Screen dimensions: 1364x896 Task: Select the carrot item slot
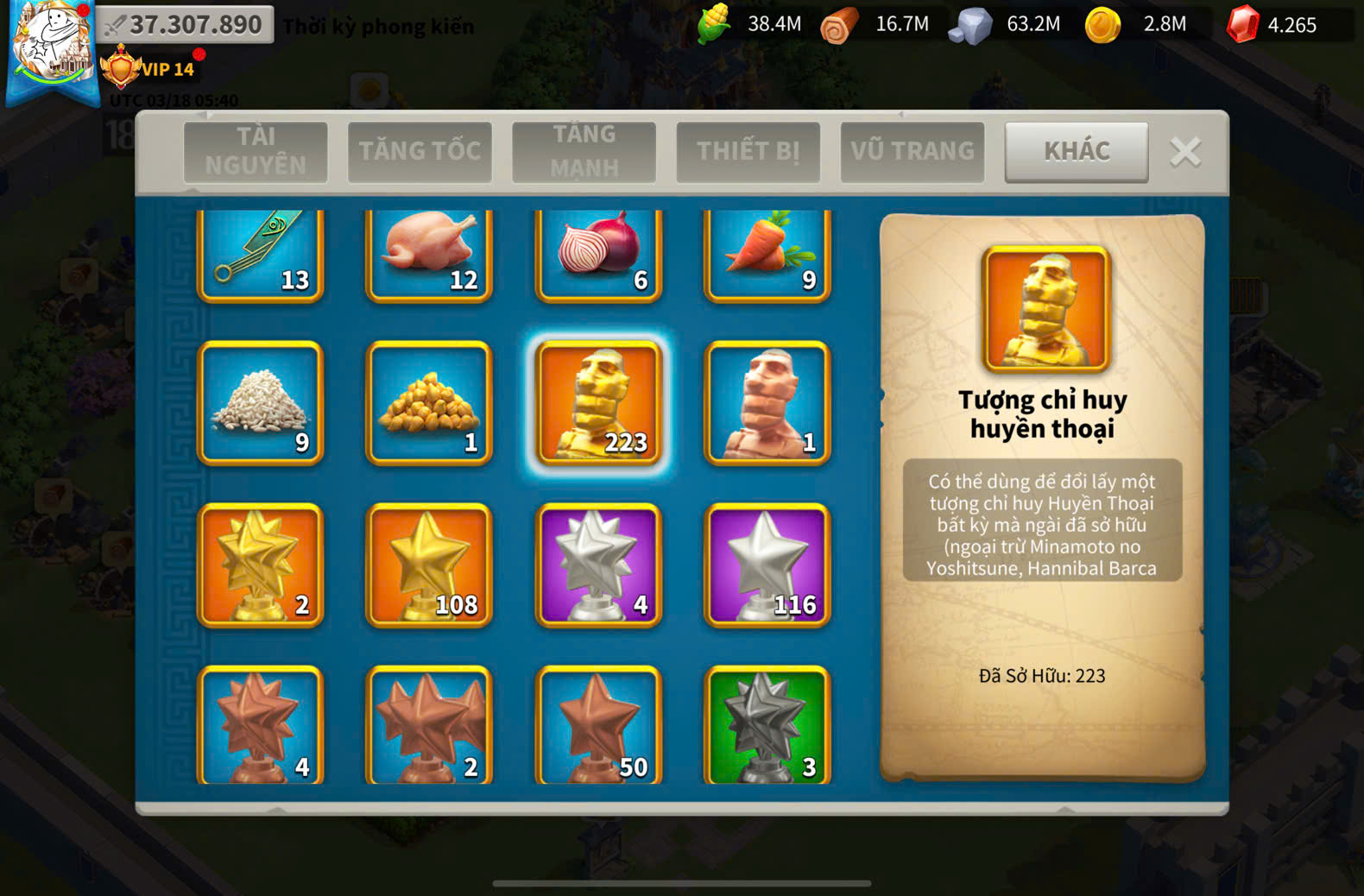tap(767, 255)
